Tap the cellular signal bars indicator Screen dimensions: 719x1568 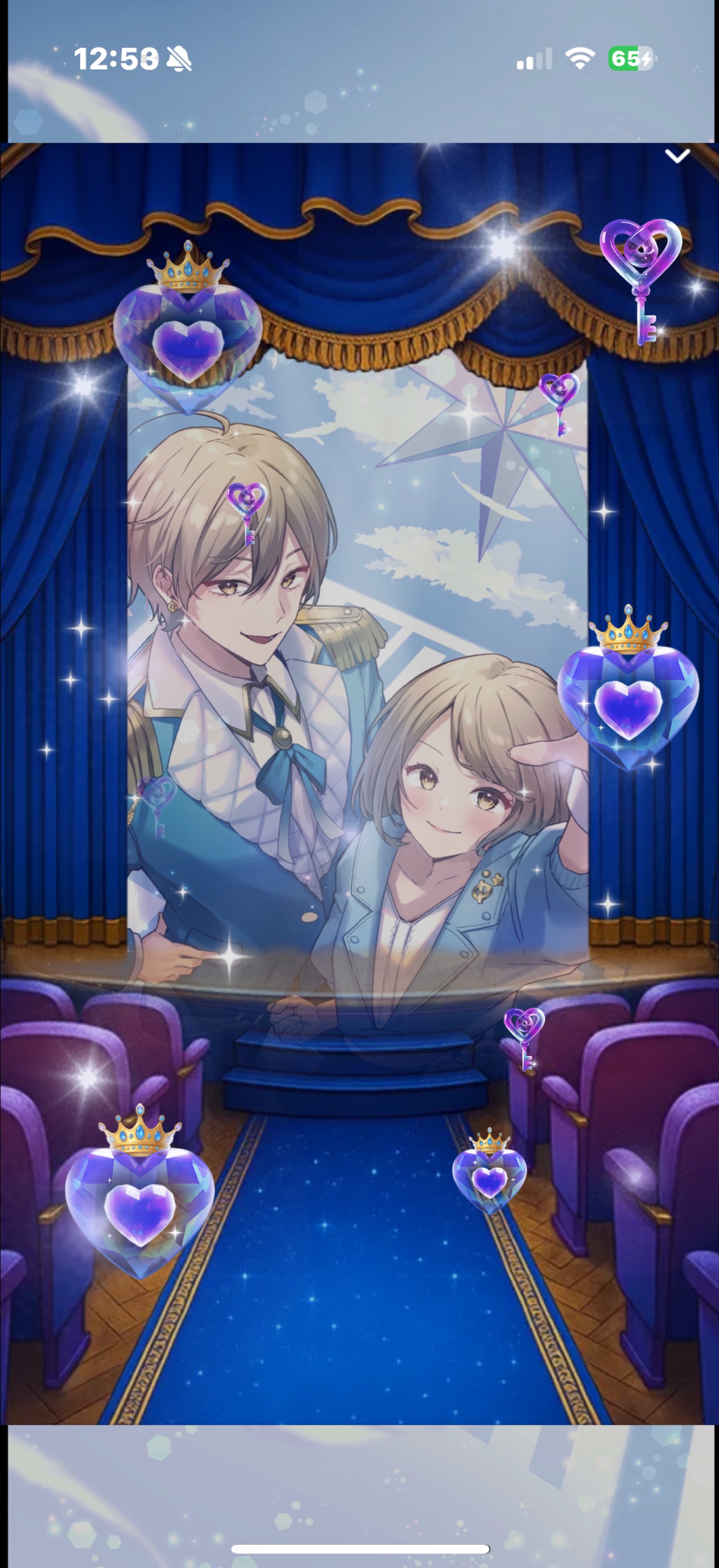[x=534, y=58]
